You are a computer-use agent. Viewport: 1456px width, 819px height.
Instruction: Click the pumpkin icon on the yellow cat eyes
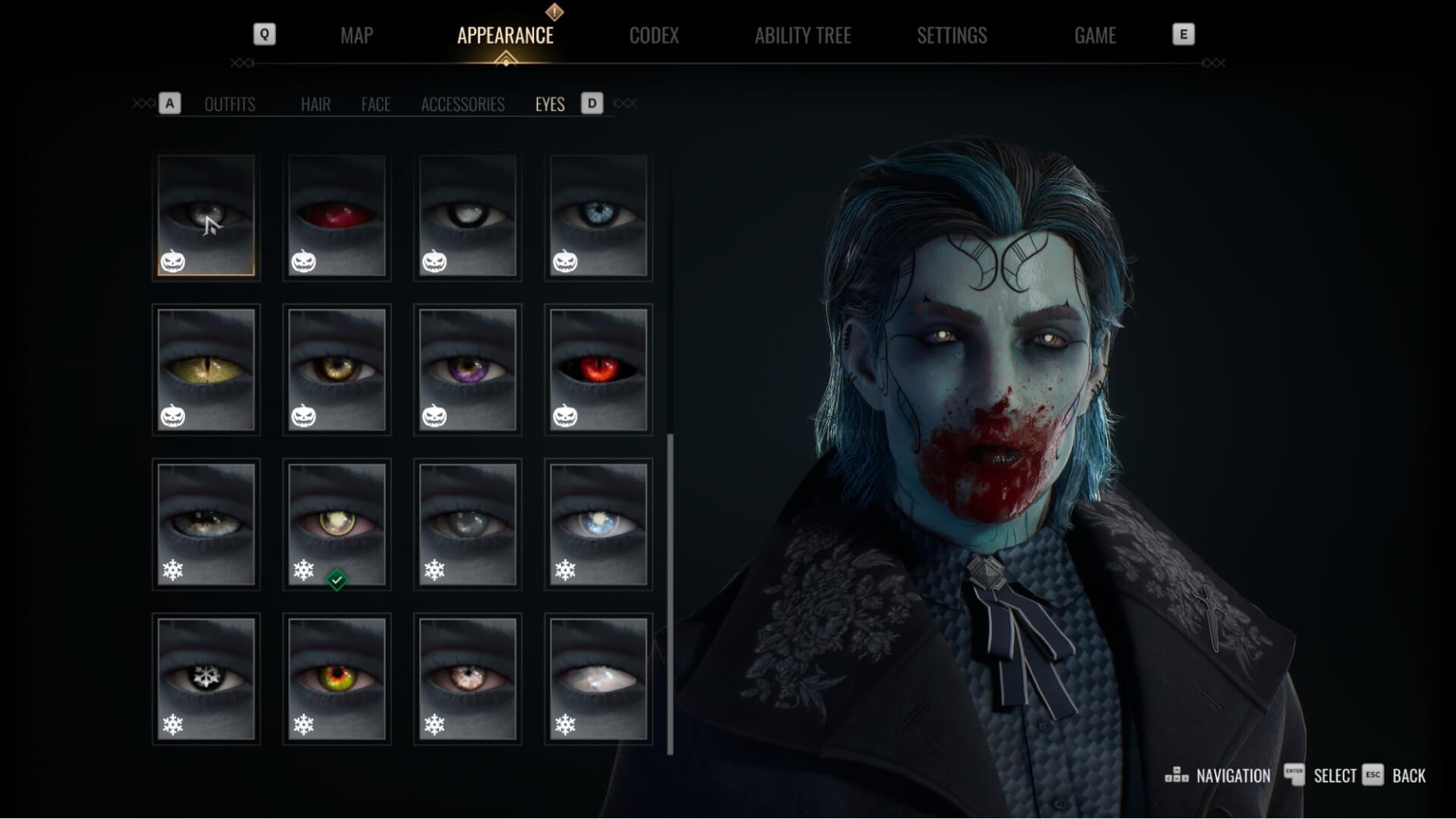174,416
